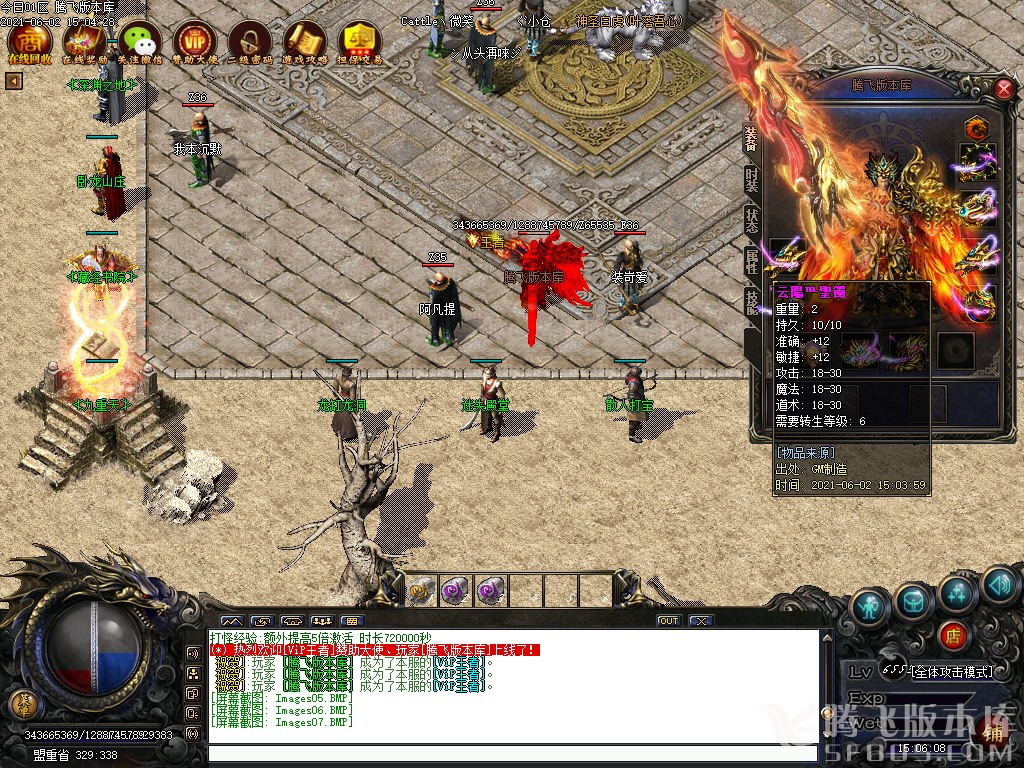This screenshot has width=1024, height=768.
Task: Open the character icon menu button
Action: pyautogui.click(x=870, y=605)
